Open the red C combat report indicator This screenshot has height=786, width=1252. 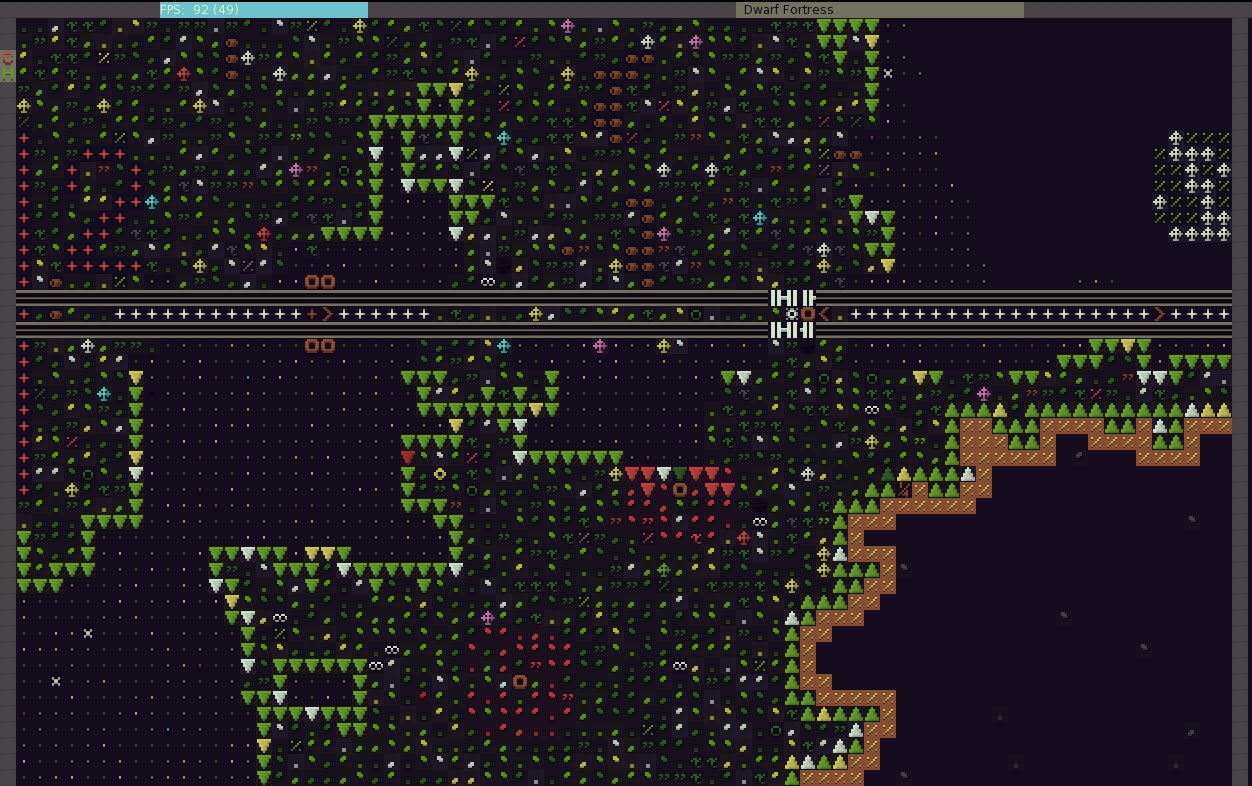pyautogui.click(x=8, y=58)
